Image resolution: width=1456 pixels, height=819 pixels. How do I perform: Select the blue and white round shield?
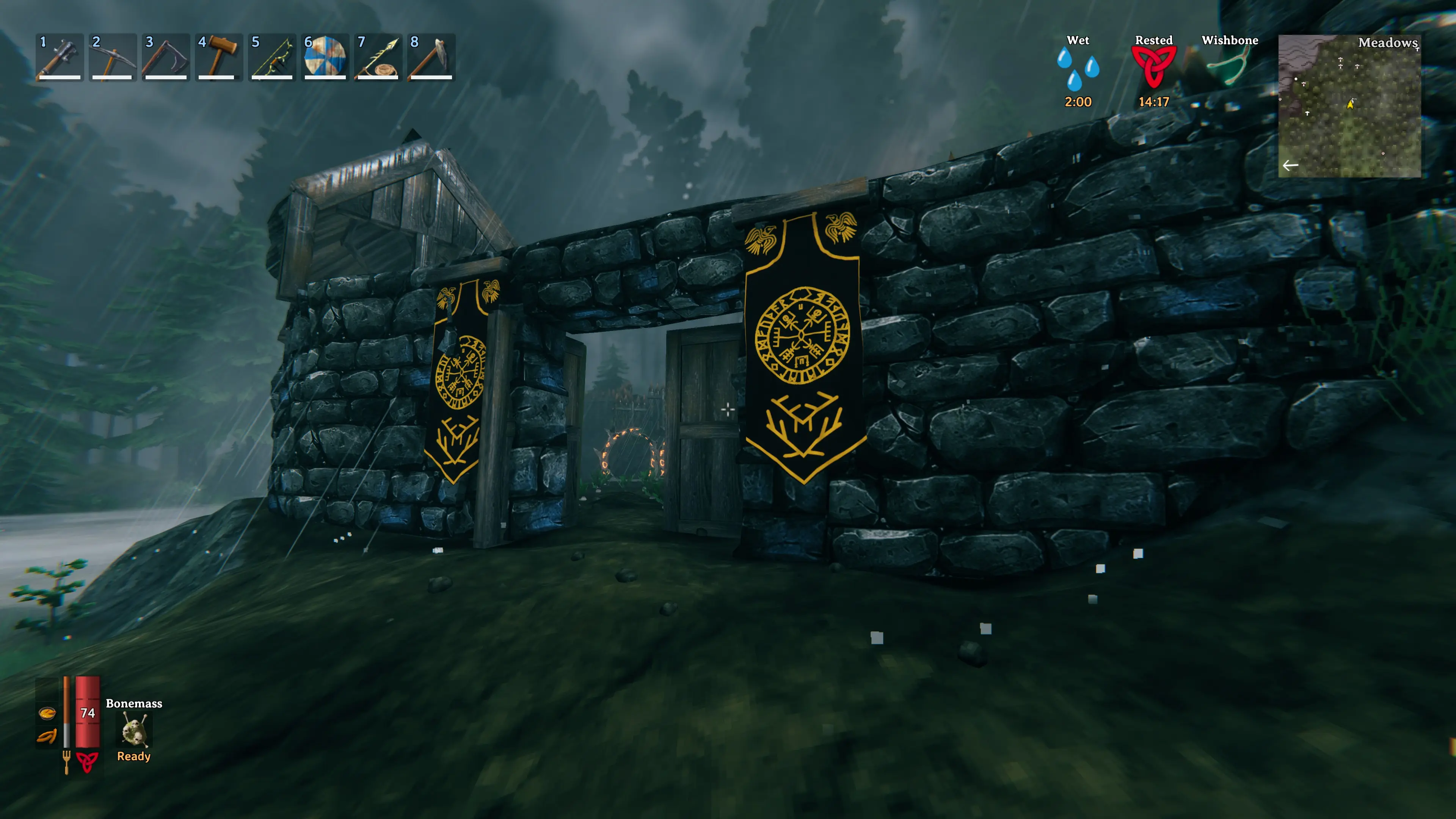pyautogui.click(x=325, y=57)
